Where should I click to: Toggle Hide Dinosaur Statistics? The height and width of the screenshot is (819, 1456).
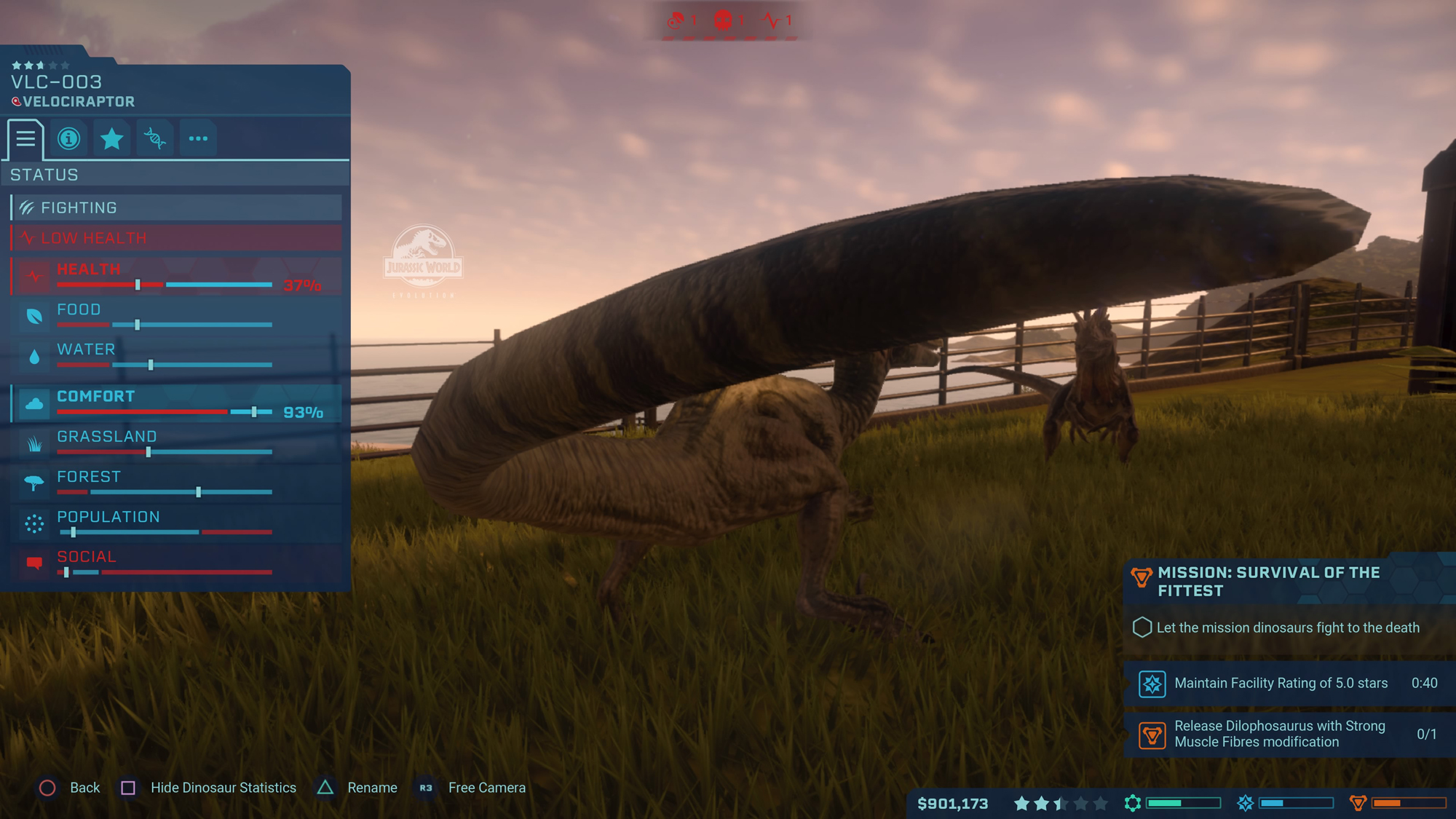[223, 787]
